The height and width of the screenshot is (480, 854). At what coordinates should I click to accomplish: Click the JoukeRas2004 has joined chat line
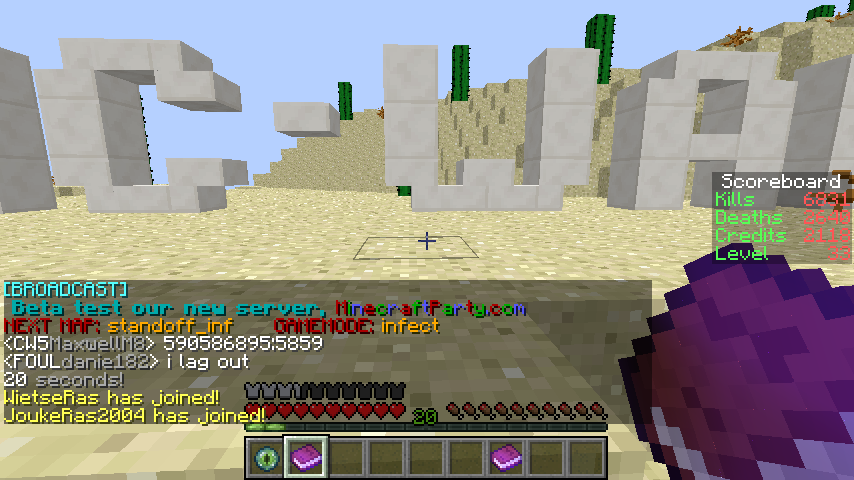tap(134, 414)
